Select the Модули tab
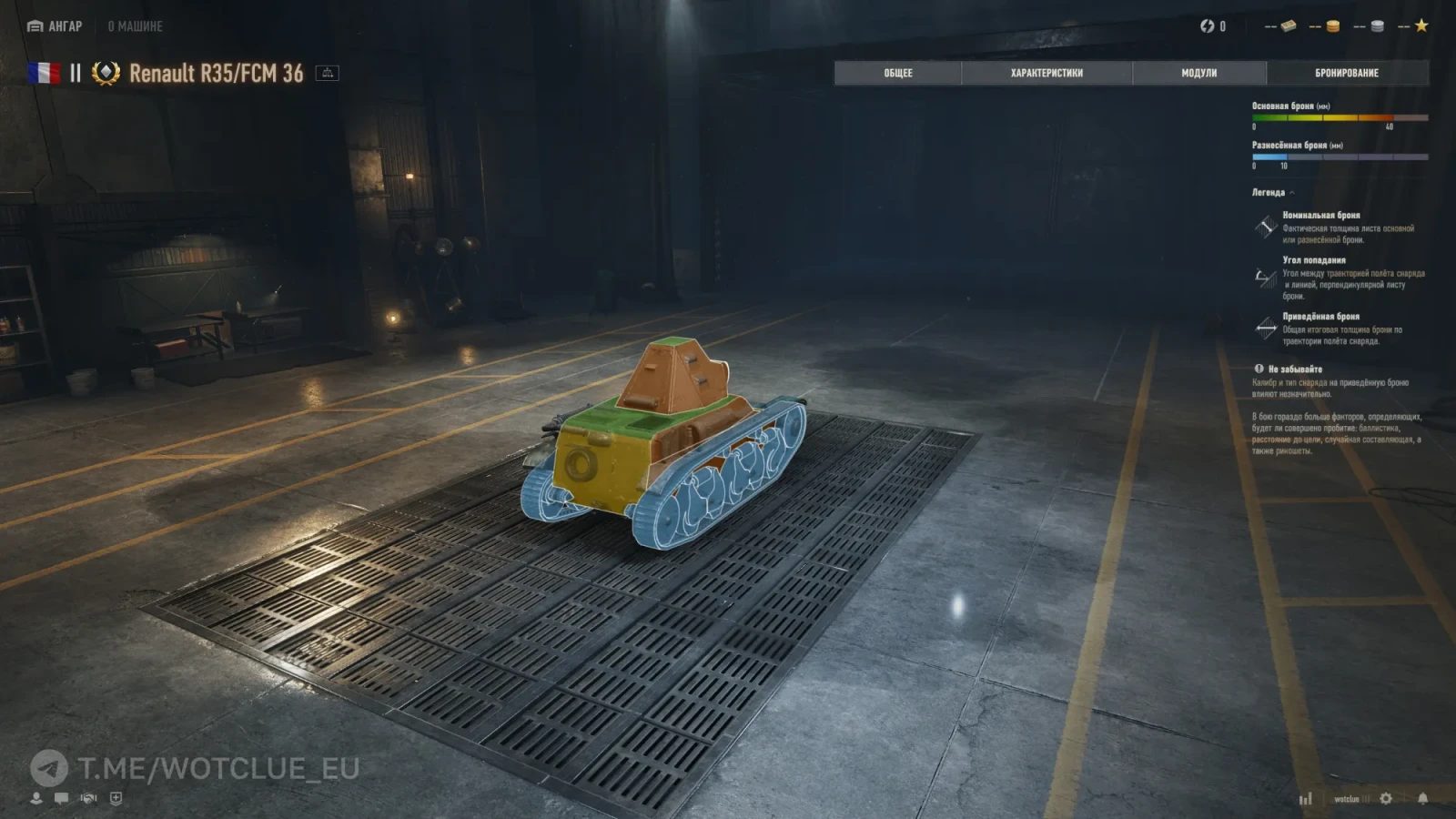Viewport: 1456px width, 819px height. (x=1198, y=73)
